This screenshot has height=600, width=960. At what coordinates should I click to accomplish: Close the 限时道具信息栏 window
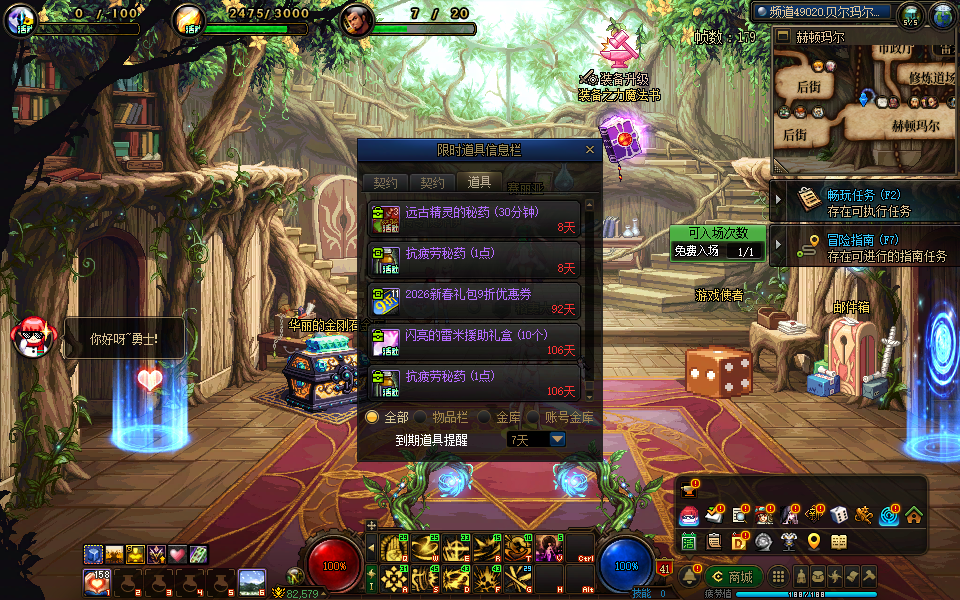tap(590, 150)
